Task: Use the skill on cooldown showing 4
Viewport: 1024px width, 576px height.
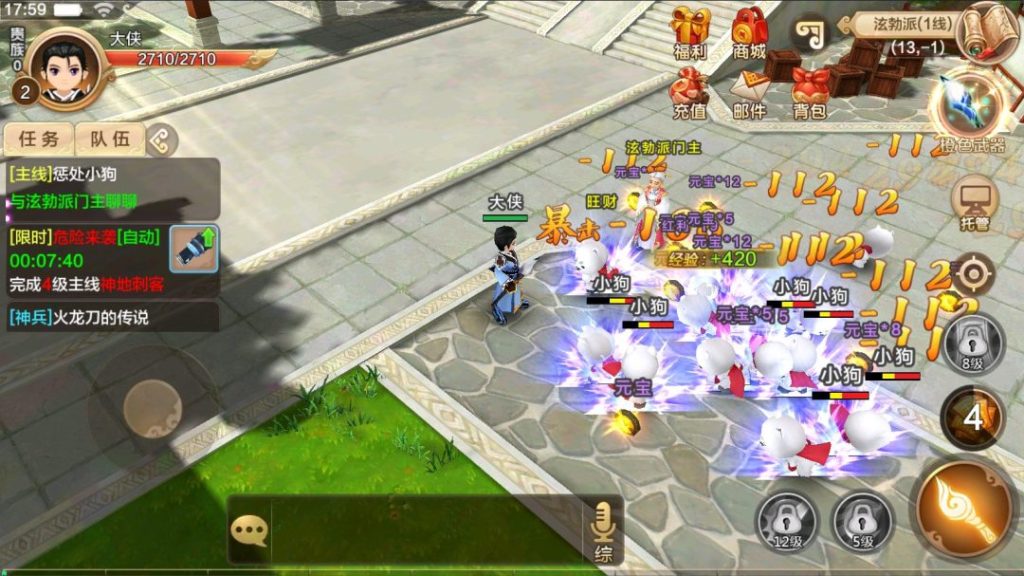Action: coord(973,418)
